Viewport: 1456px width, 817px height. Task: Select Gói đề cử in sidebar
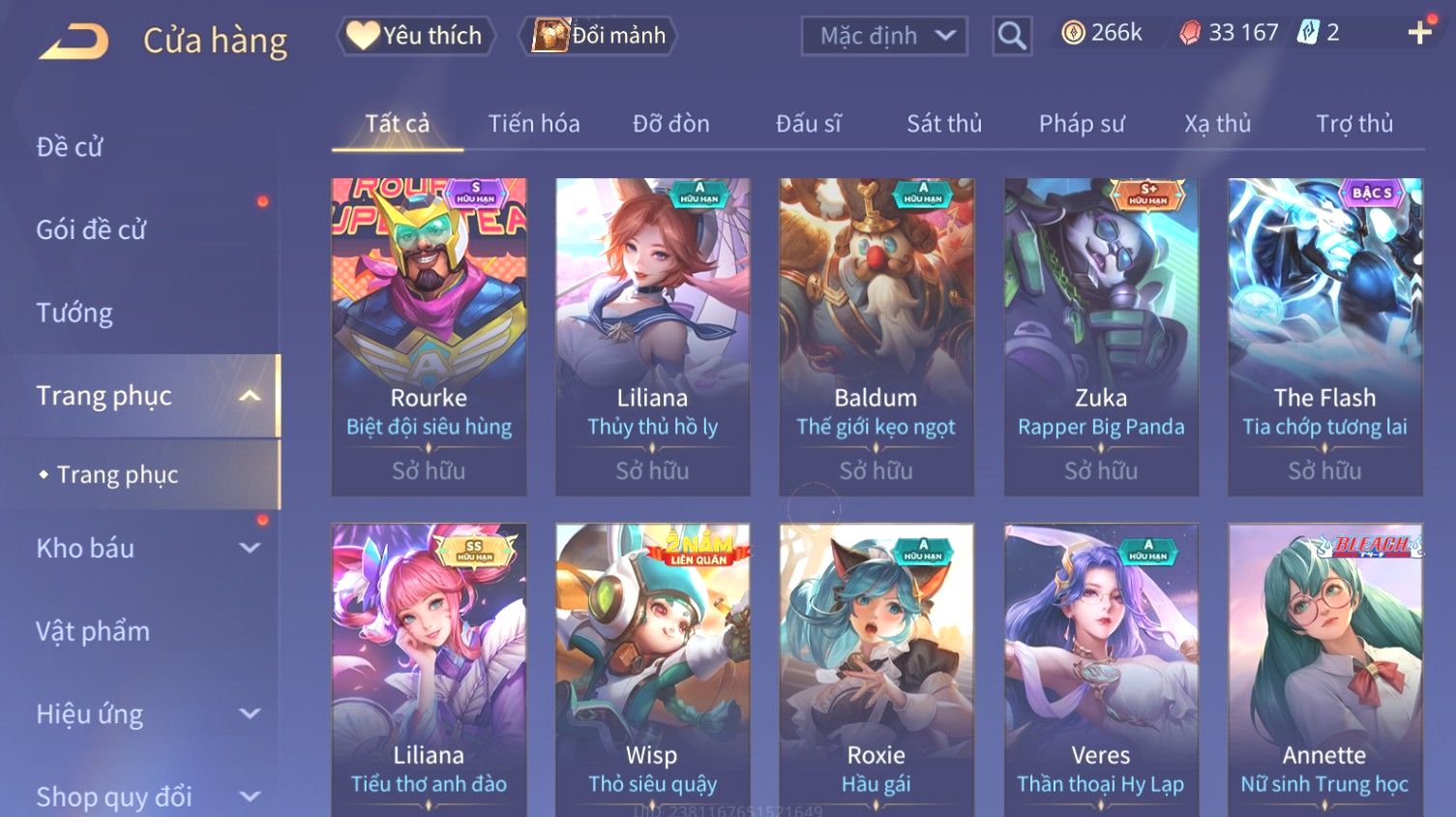tap(91, 230)
